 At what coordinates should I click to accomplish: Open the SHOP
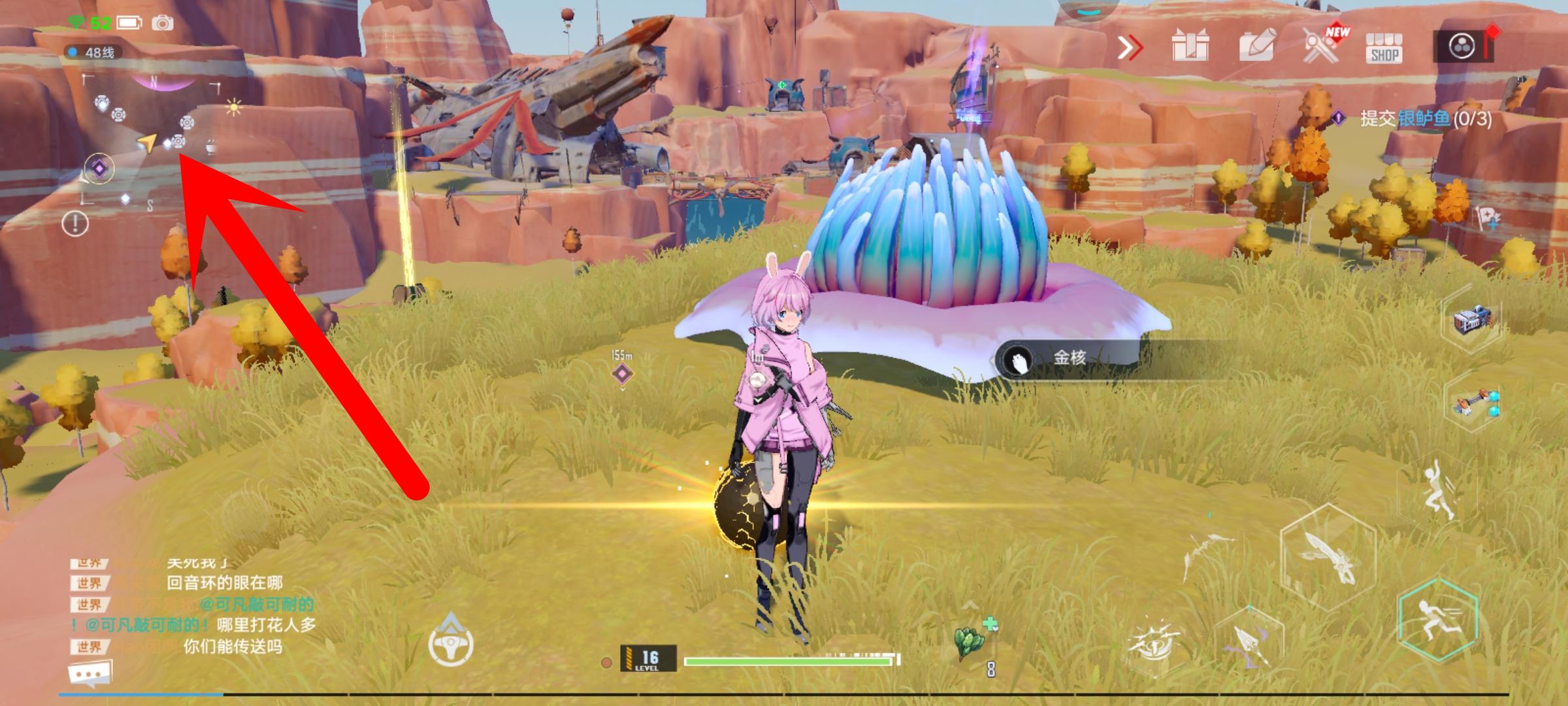click(1384, 48)
